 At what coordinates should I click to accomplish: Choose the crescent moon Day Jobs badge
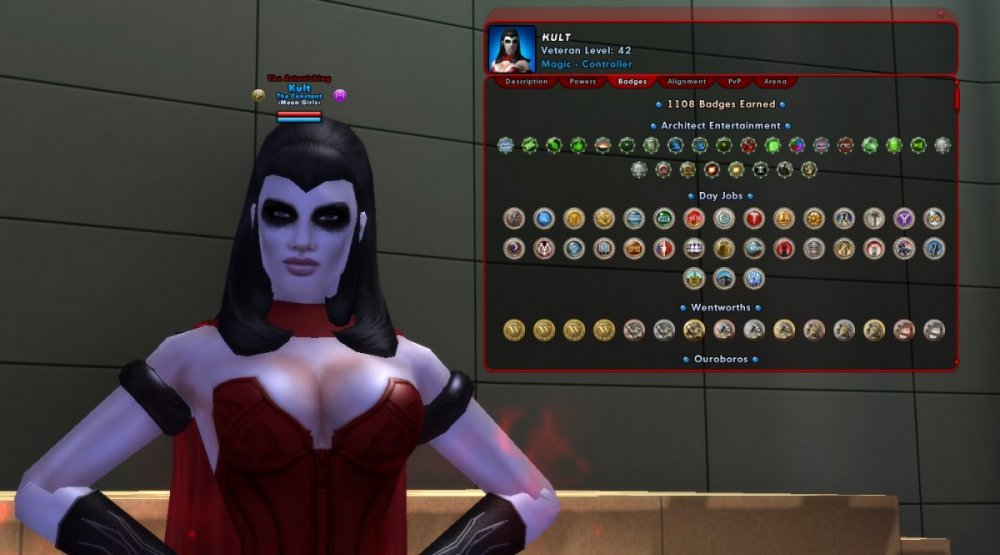[514, 248]
